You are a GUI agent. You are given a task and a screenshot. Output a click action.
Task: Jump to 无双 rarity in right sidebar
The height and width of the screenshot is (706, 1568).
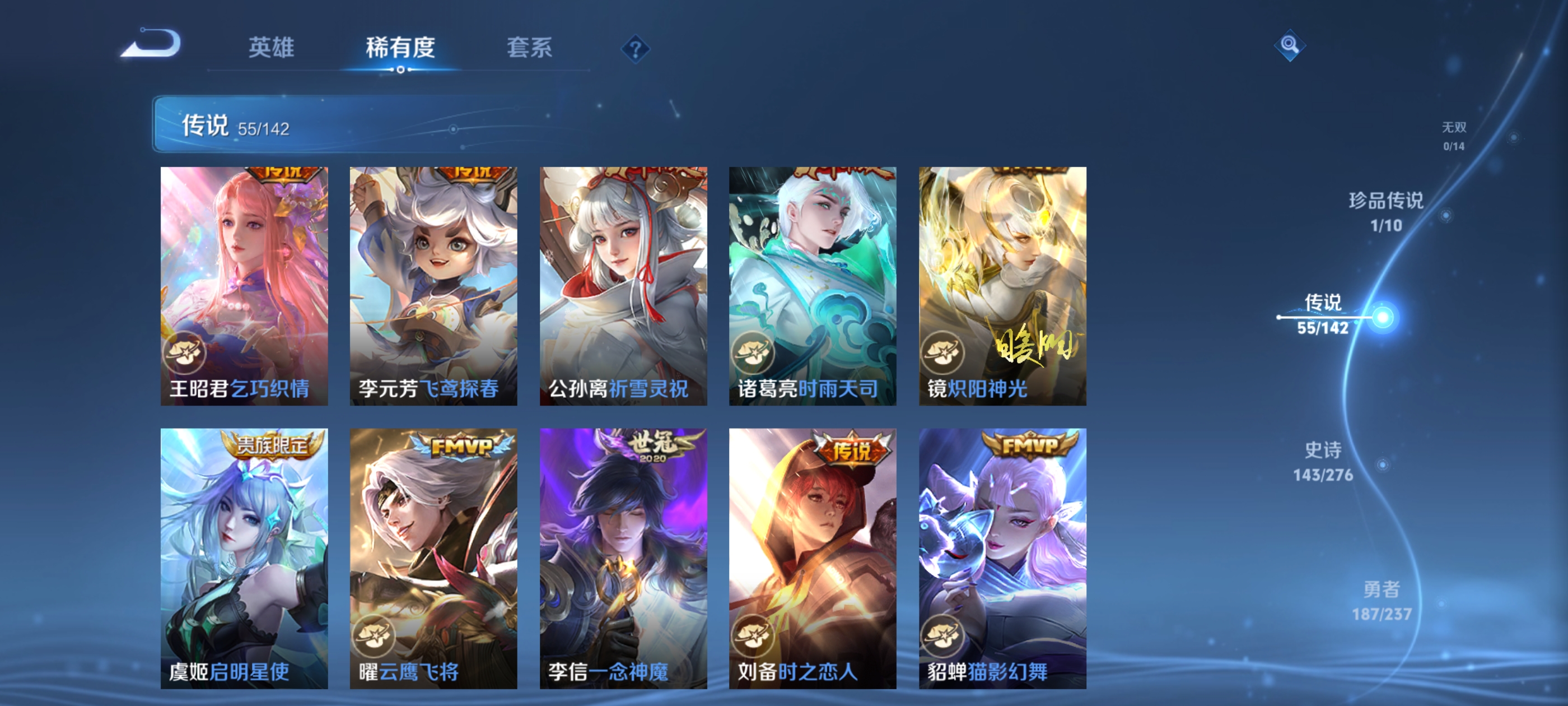(x=1456, y=137)
